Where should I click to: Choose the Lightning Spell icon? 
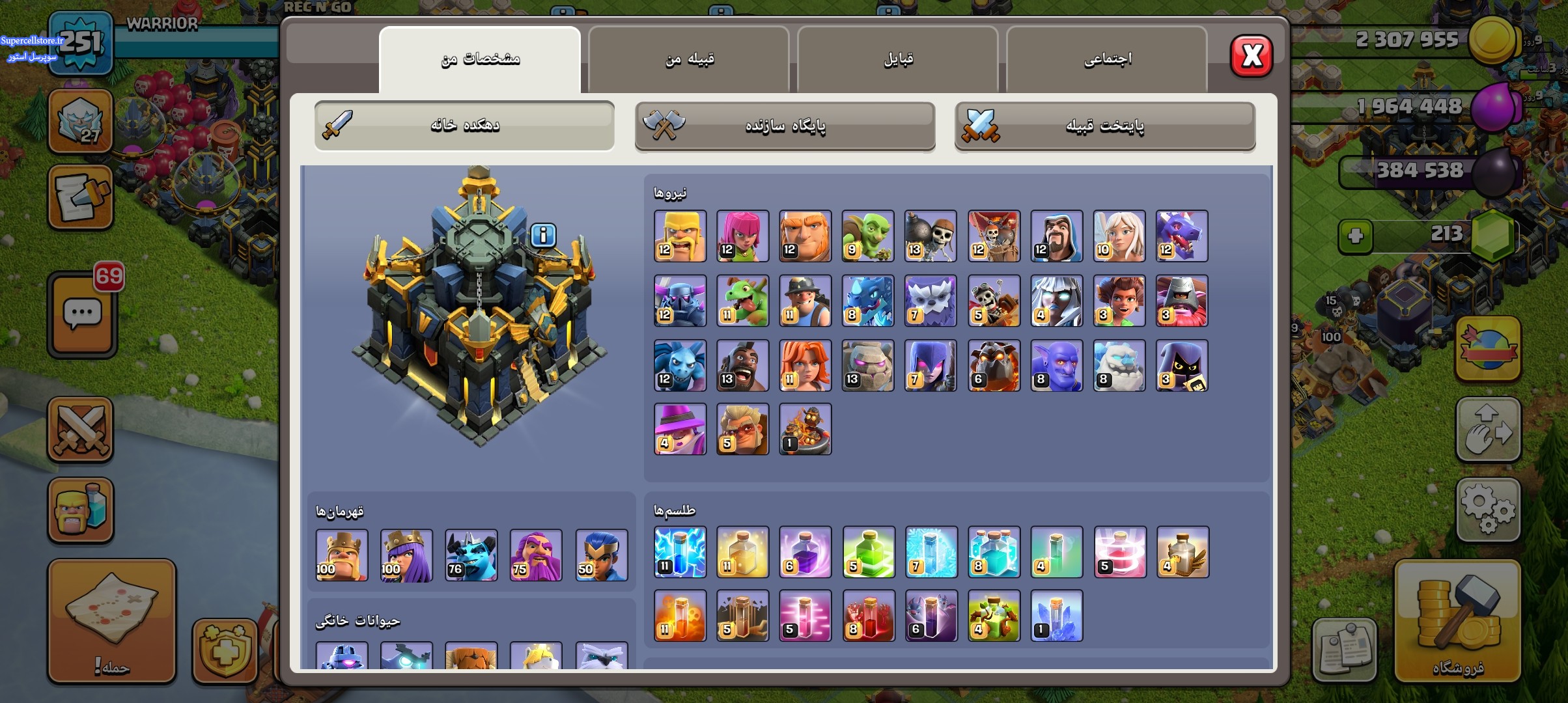[x=680, y=552]
